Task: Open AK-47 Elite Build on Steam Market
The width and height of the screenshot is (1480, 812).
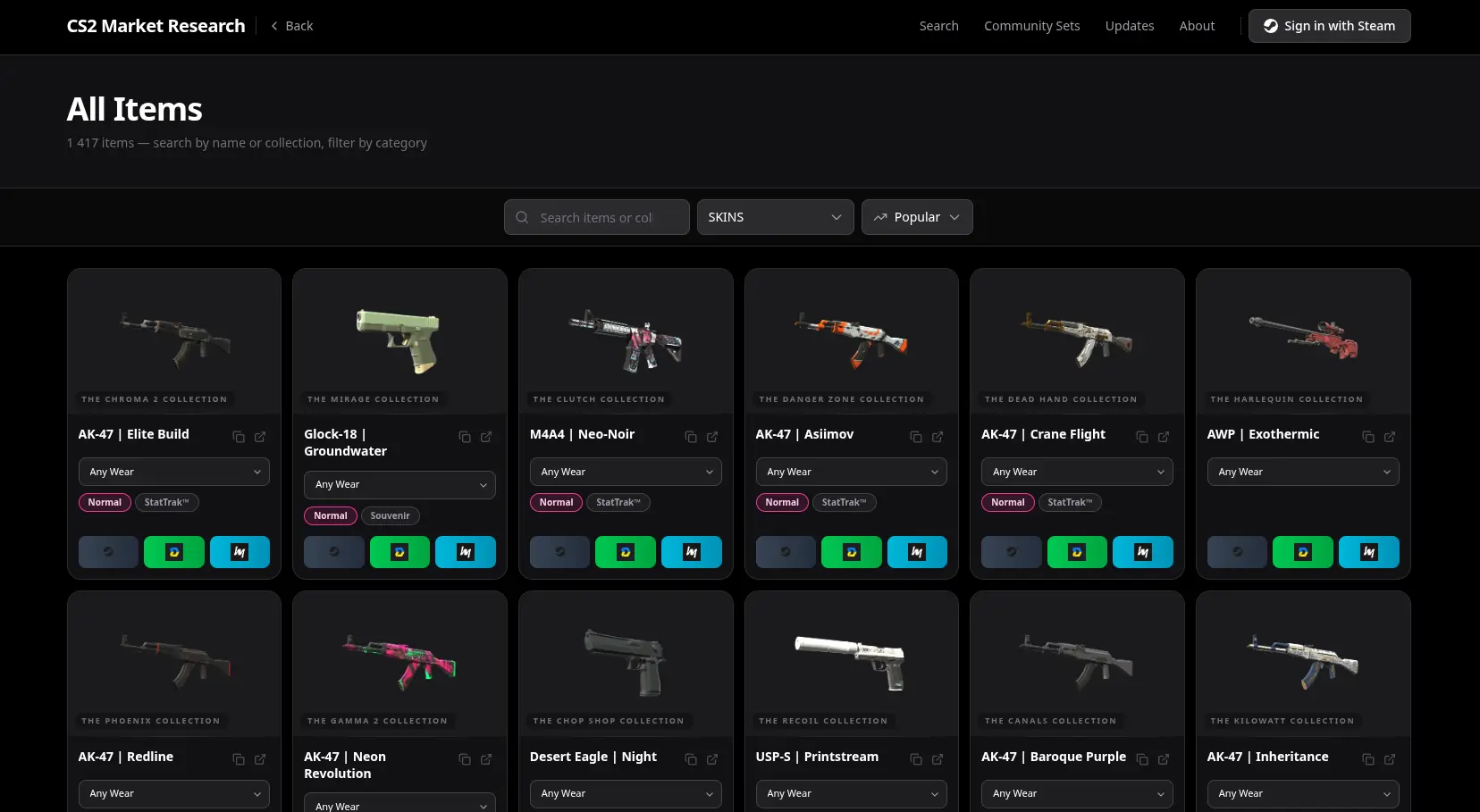Action: pos(107,552)
